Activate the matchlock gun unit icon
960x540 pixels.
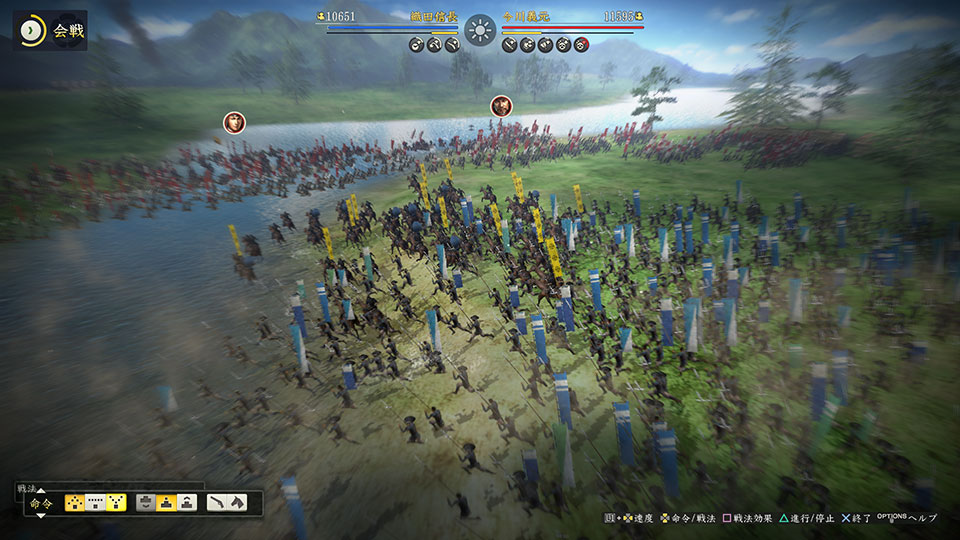coord(217,503)
